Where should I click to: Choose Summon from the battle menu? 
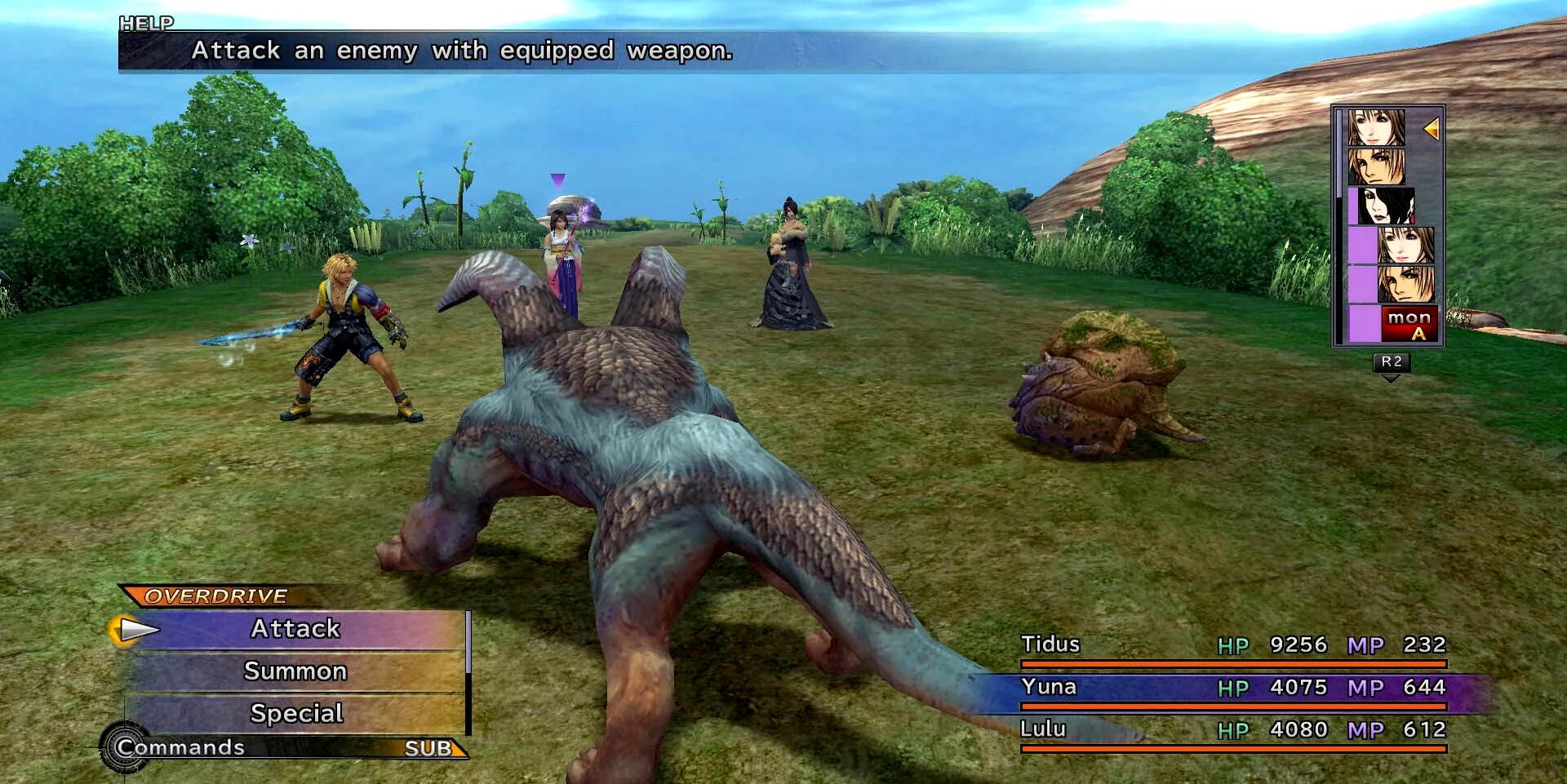[x=295, y=671]
